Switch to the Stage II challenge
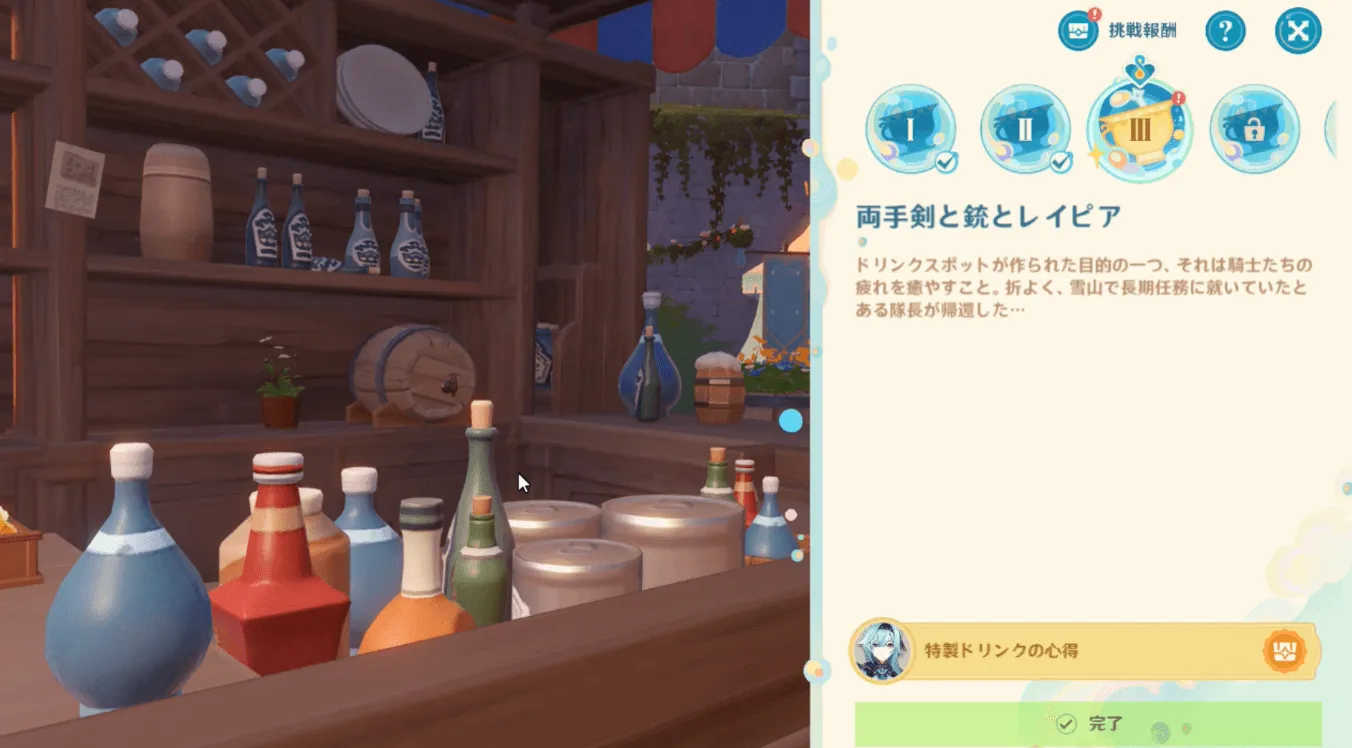 point(1025,128)
